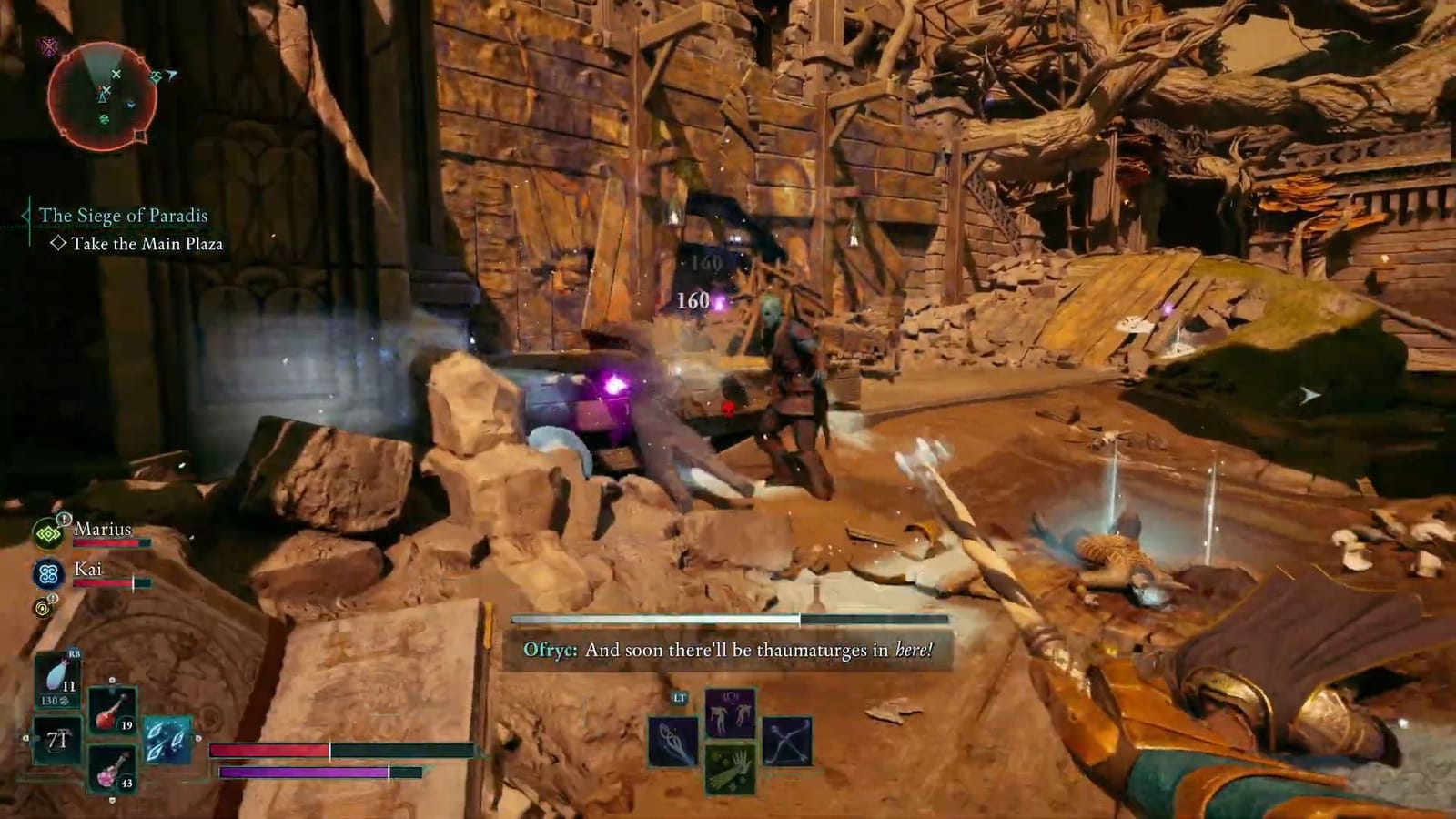
Task: Click the LT button prompt label
Action: [679, 696]
